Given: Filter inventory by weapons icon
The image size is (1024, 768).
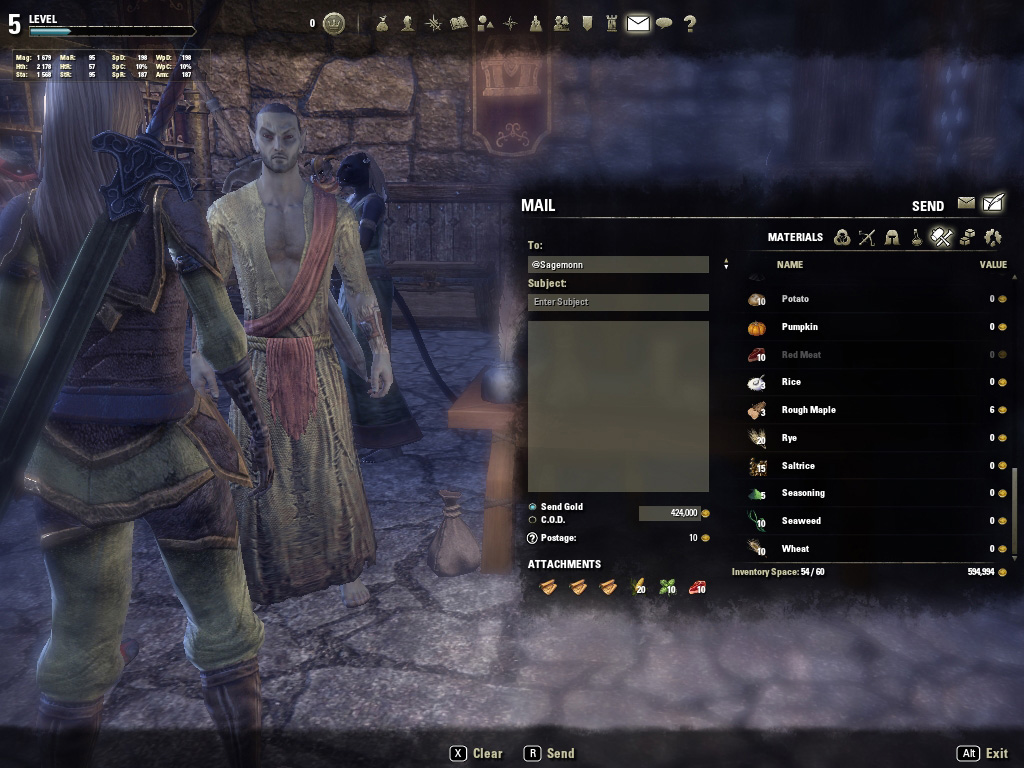Looking at the screenshot, I should coord(866,237).
